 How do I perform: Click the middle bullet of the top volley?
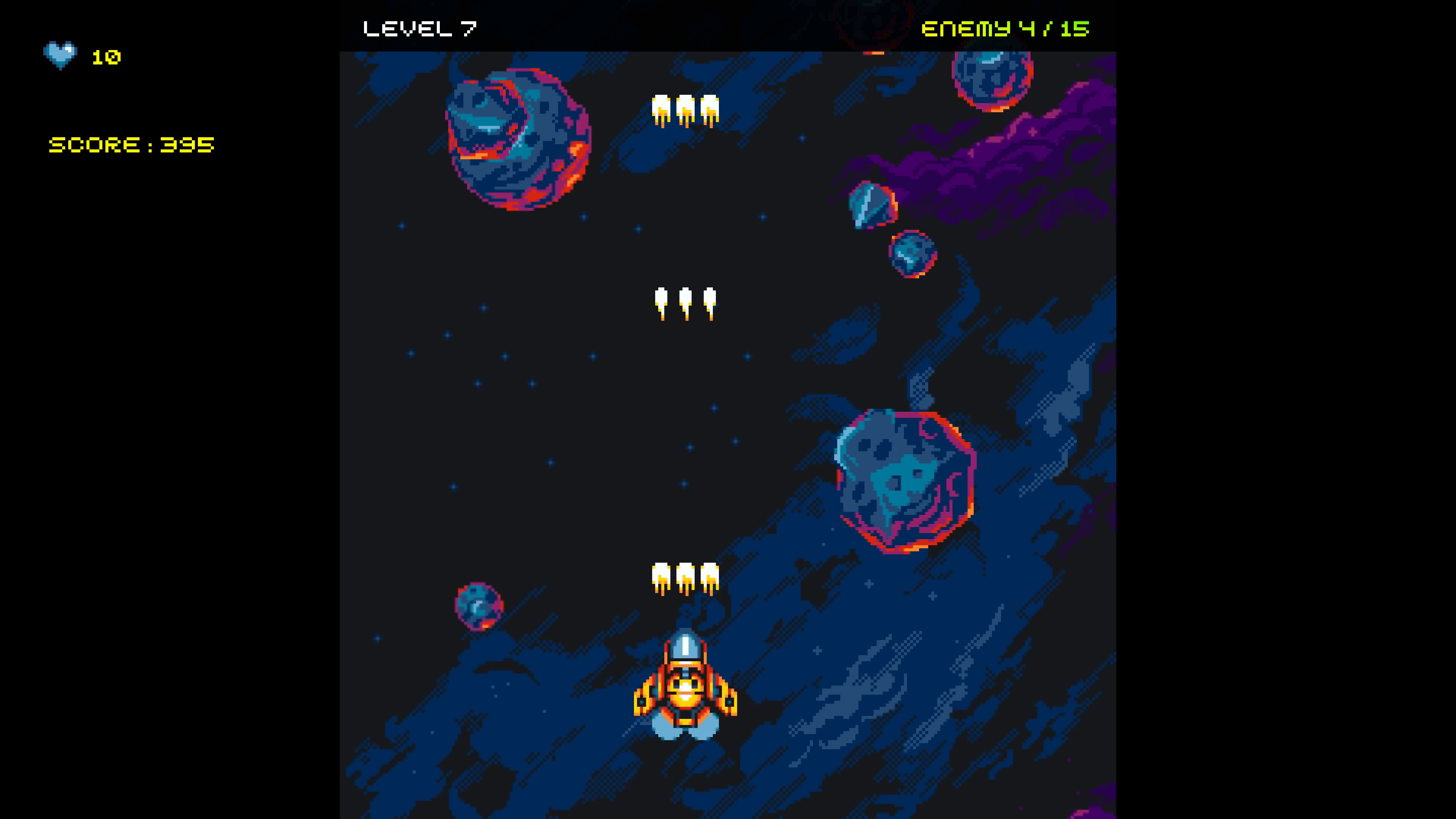(x=686, y=107)
